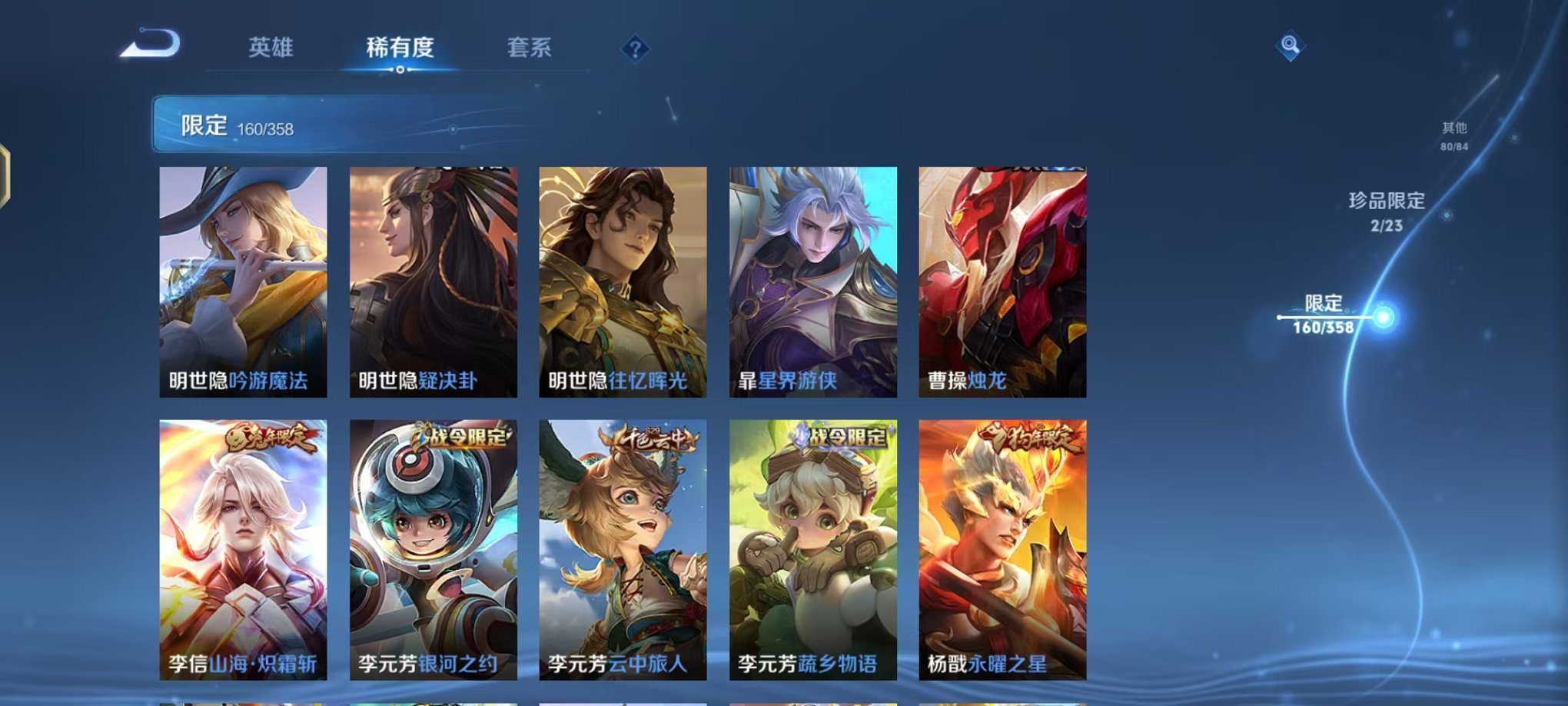The width and height of the screenshot is (1568, 706).
Task: Click the 限定 160/358 header banner
Action: click(307, 123)
